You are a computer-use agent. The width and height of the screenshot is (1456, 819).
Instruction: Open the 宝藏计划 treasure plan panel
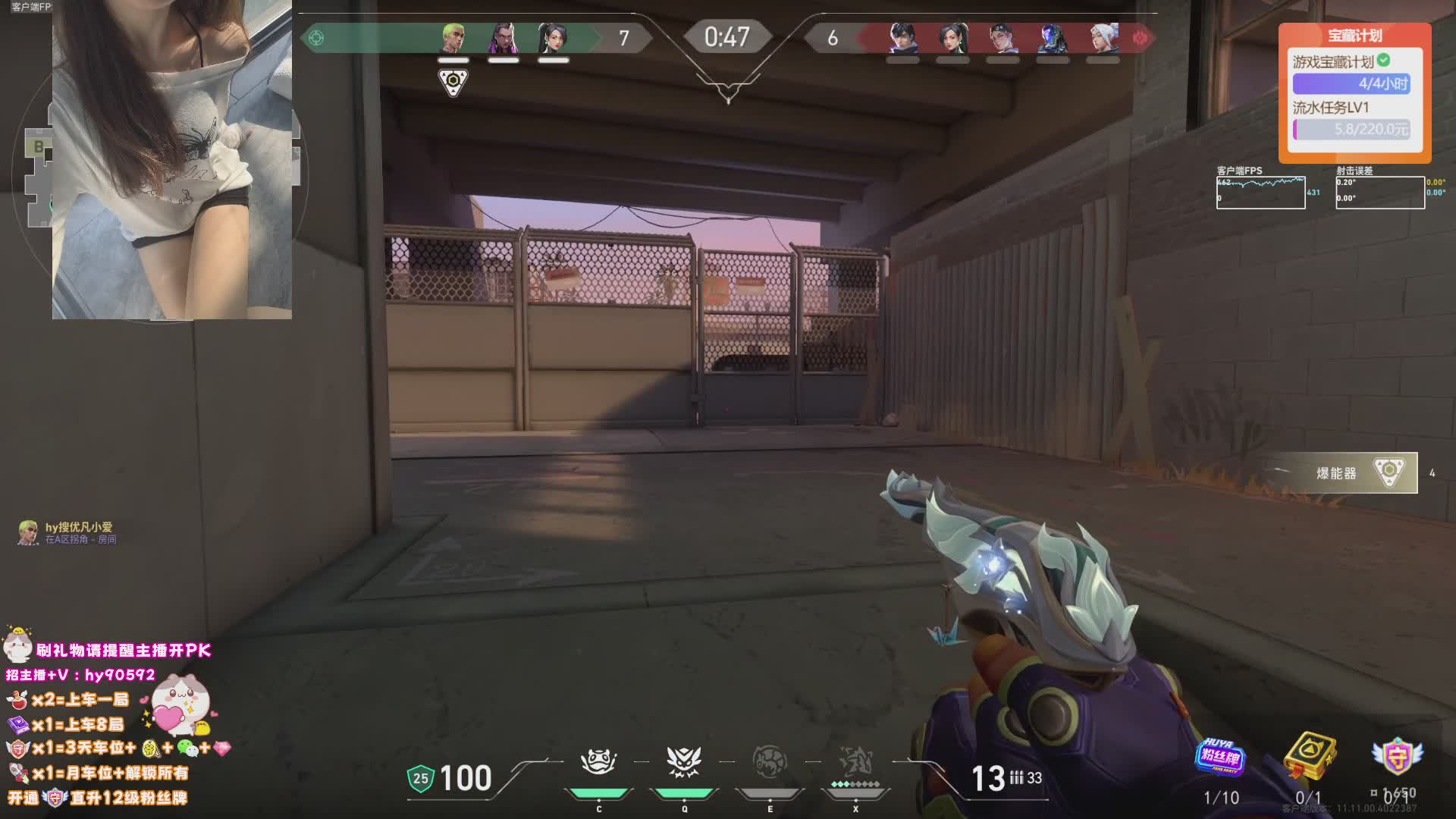click(1354, 36)
